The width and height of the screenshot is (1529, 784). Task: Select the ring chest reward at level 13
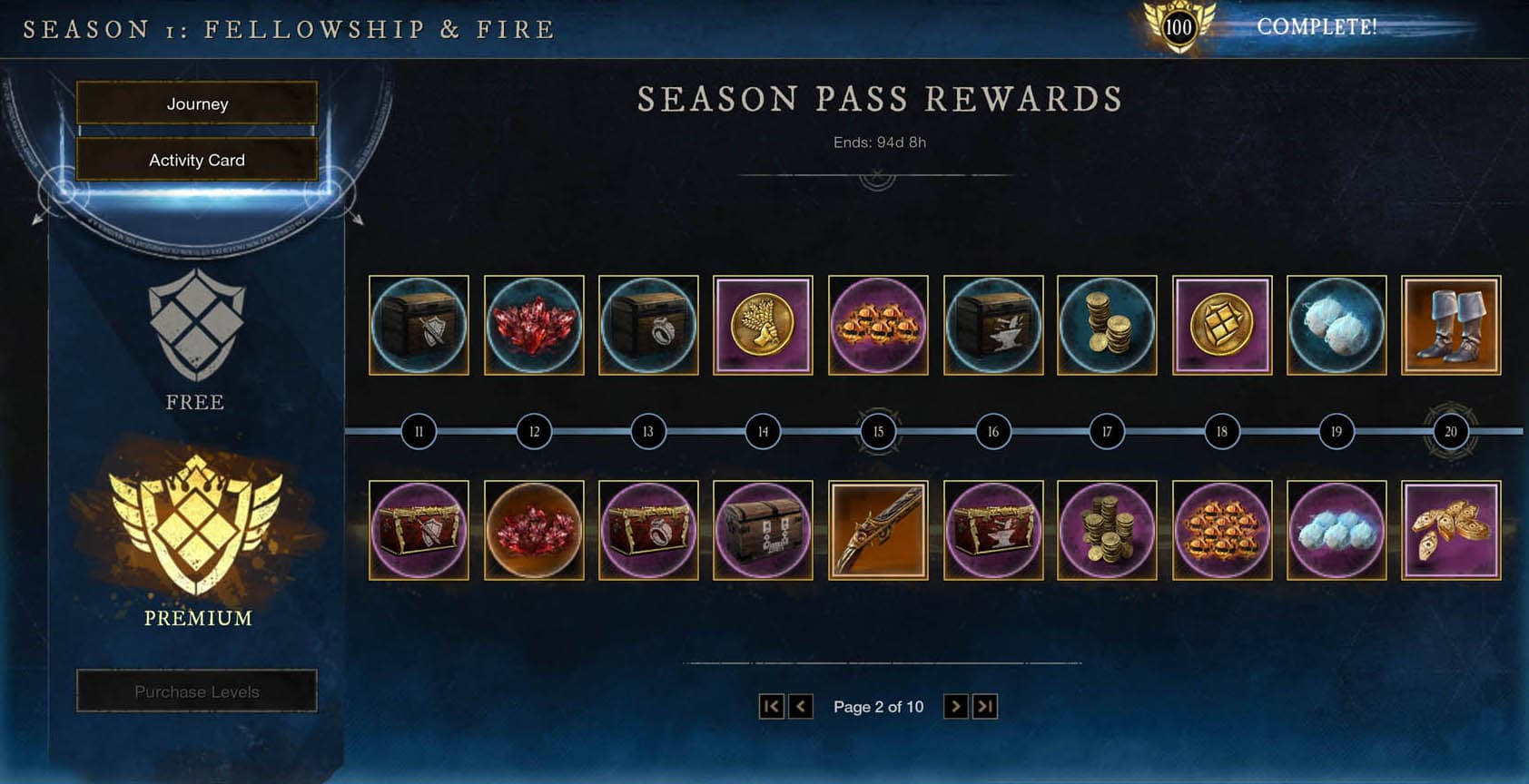pyautogui.click(x=648, y=326)
